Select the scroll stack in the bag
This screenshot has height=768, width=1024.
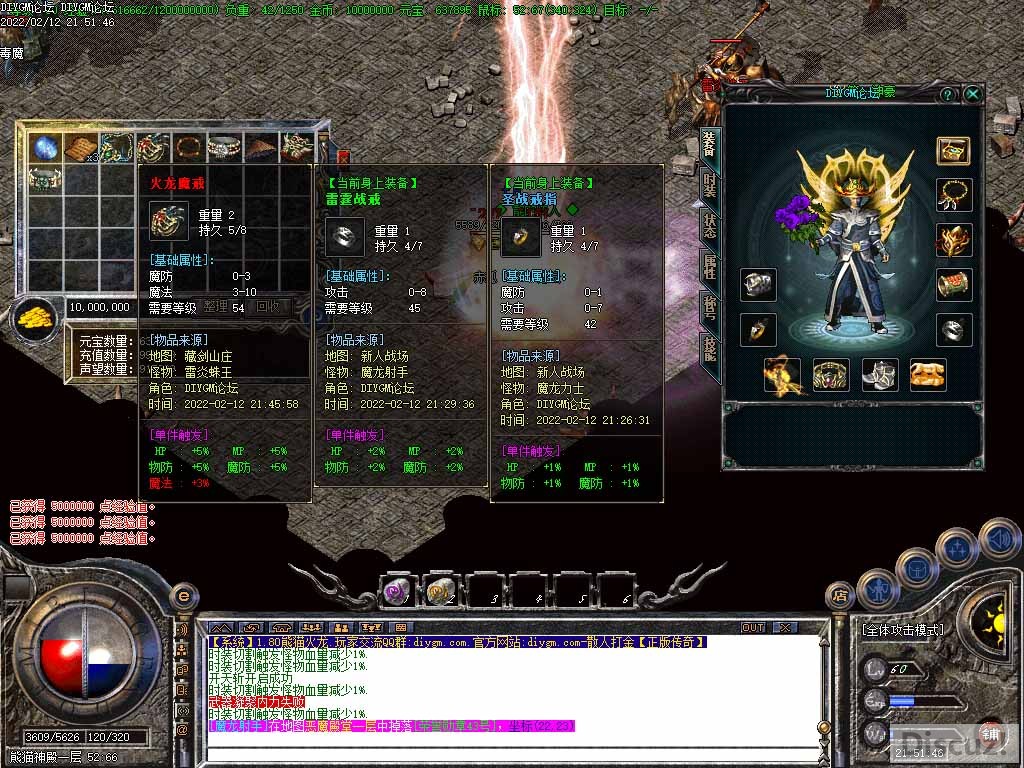pos(81,148)
